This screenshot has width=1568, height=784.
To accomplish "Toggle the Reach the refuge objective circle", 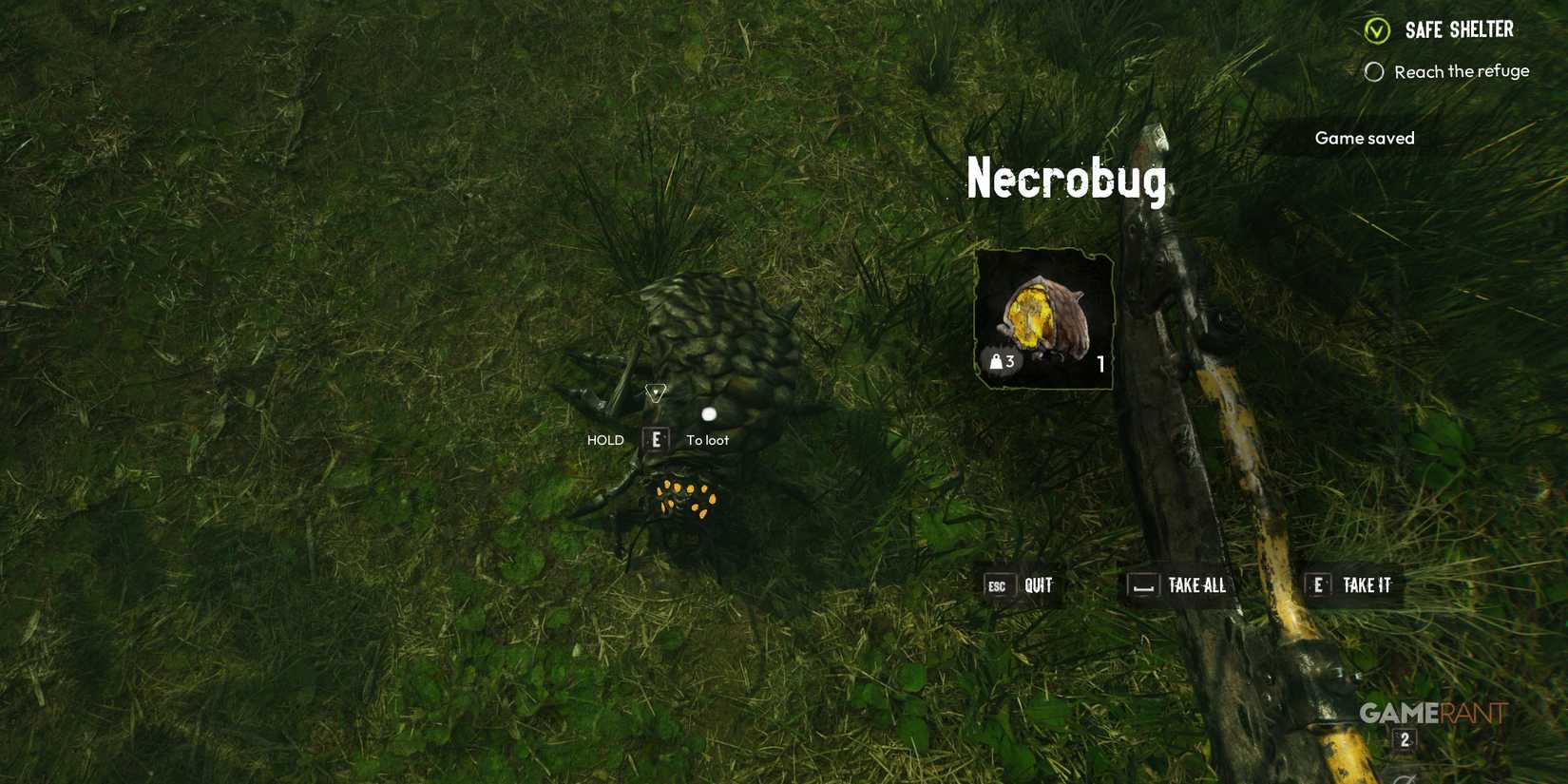I will [1374, 70].
